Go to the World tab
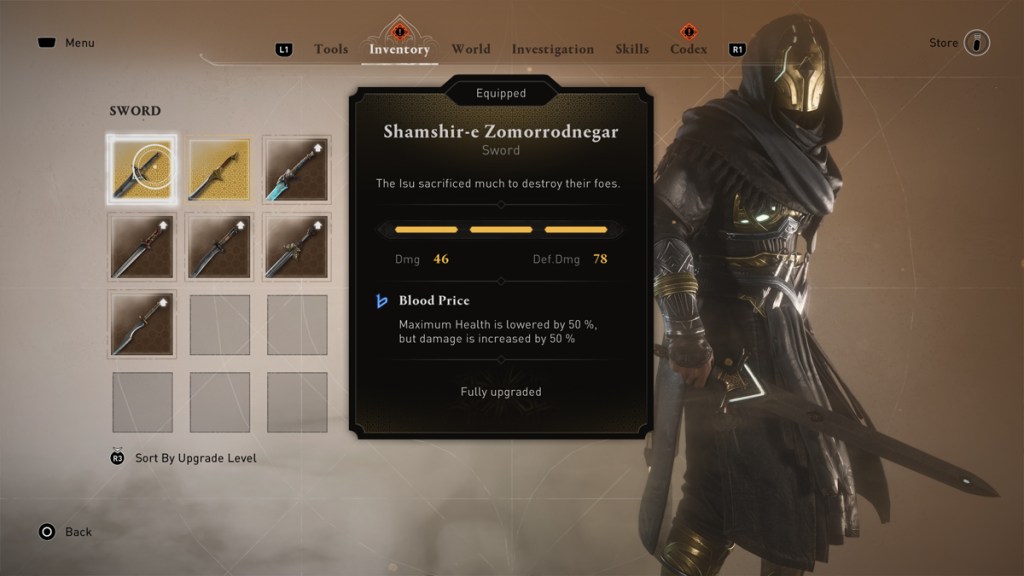Image resolution: width=1024 pixels, height=576 pixels. (x=470, y=49)
